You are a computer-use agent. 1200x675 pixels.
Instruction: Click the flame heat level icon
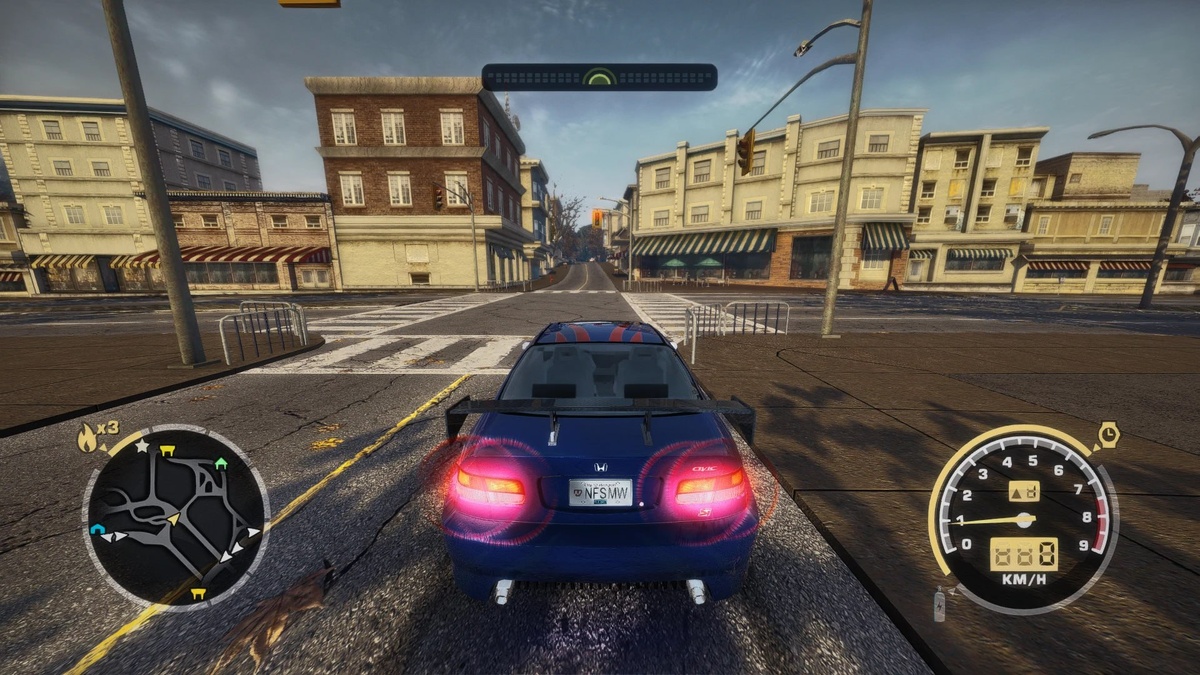pos(88,436)
